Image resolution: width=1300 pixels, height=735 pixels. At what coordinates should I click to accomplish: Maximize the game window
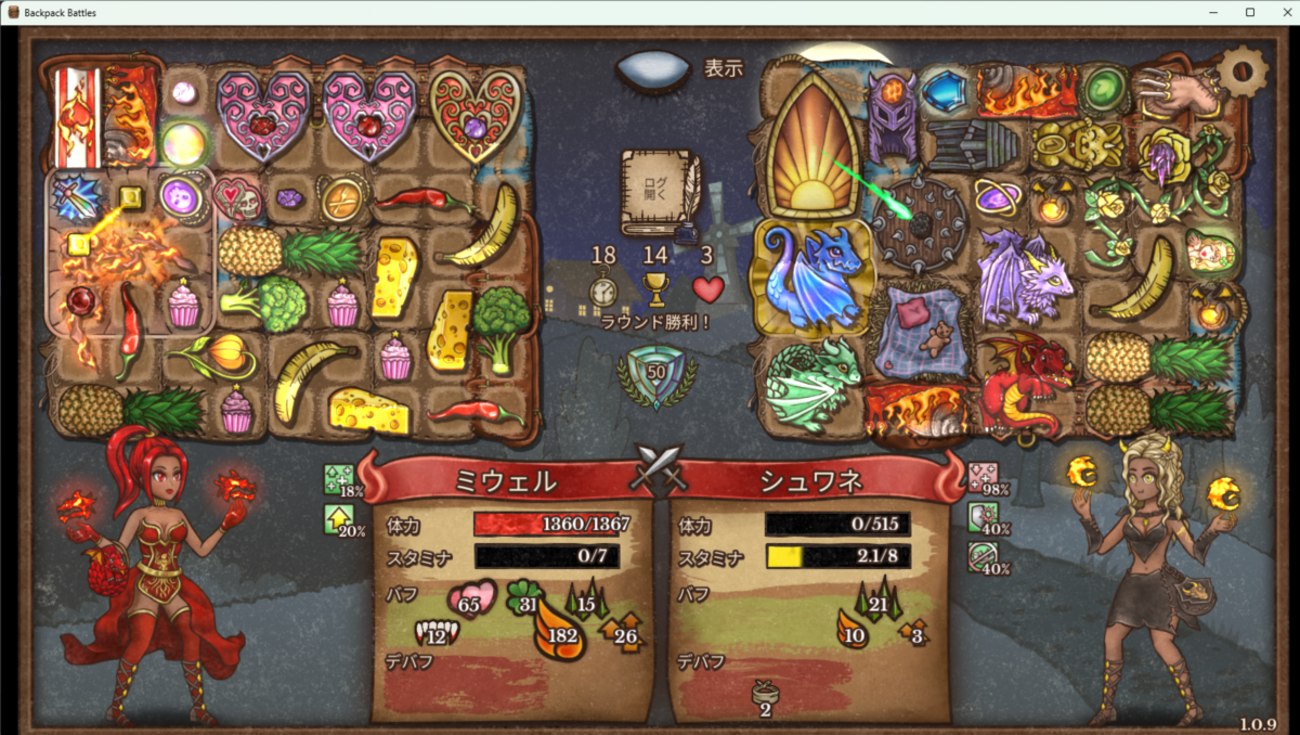[x=1250, y=12]
